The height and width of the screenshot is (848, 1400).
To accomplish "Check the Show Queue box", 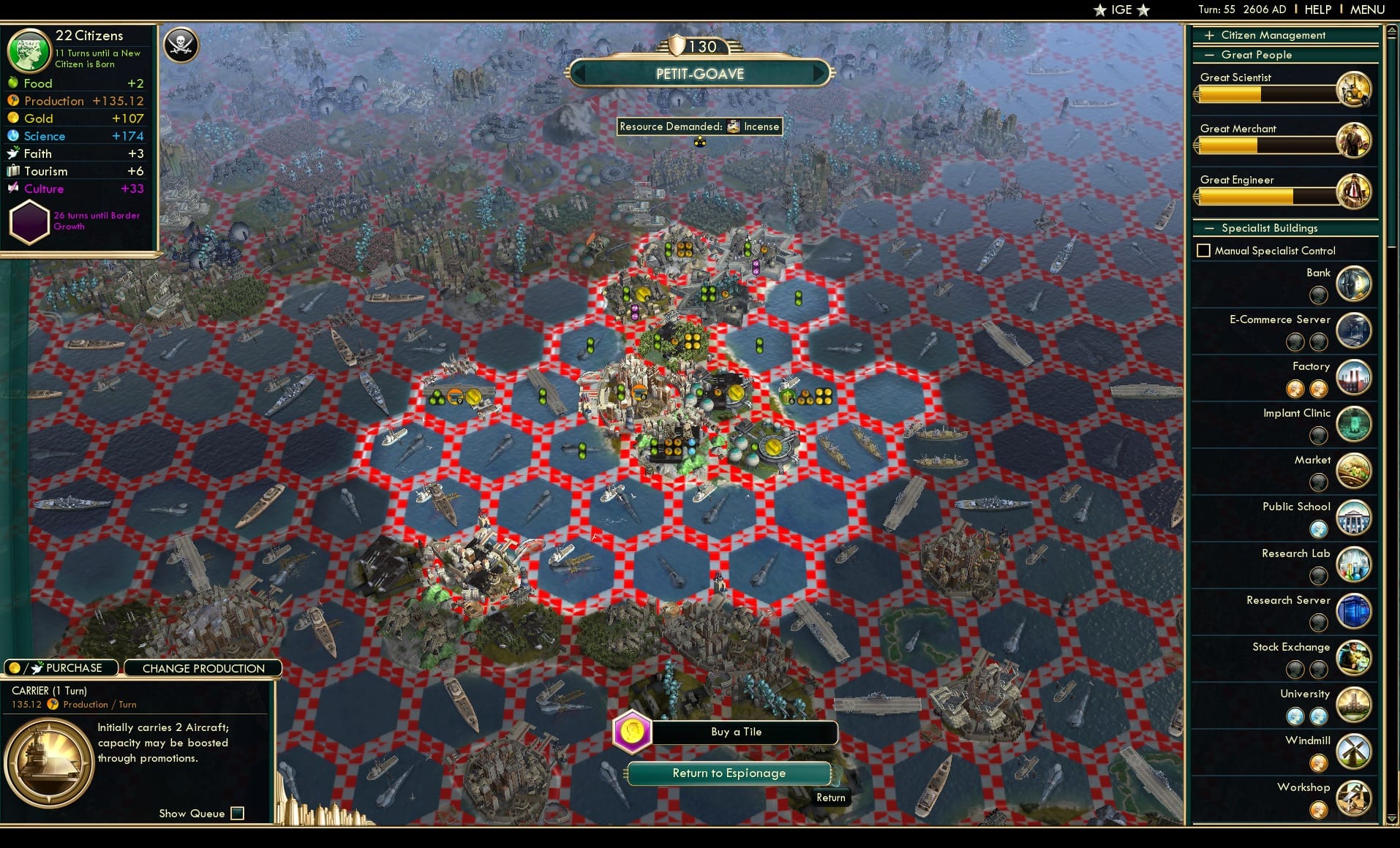I will 238,813.
